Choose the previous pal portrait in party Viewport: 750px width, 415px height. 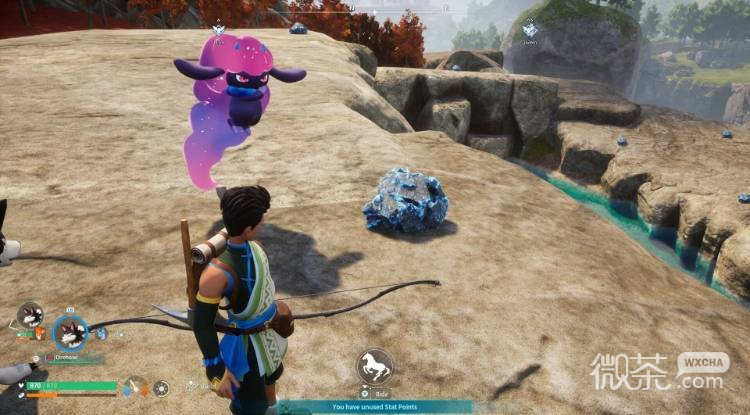click(30, 316)
